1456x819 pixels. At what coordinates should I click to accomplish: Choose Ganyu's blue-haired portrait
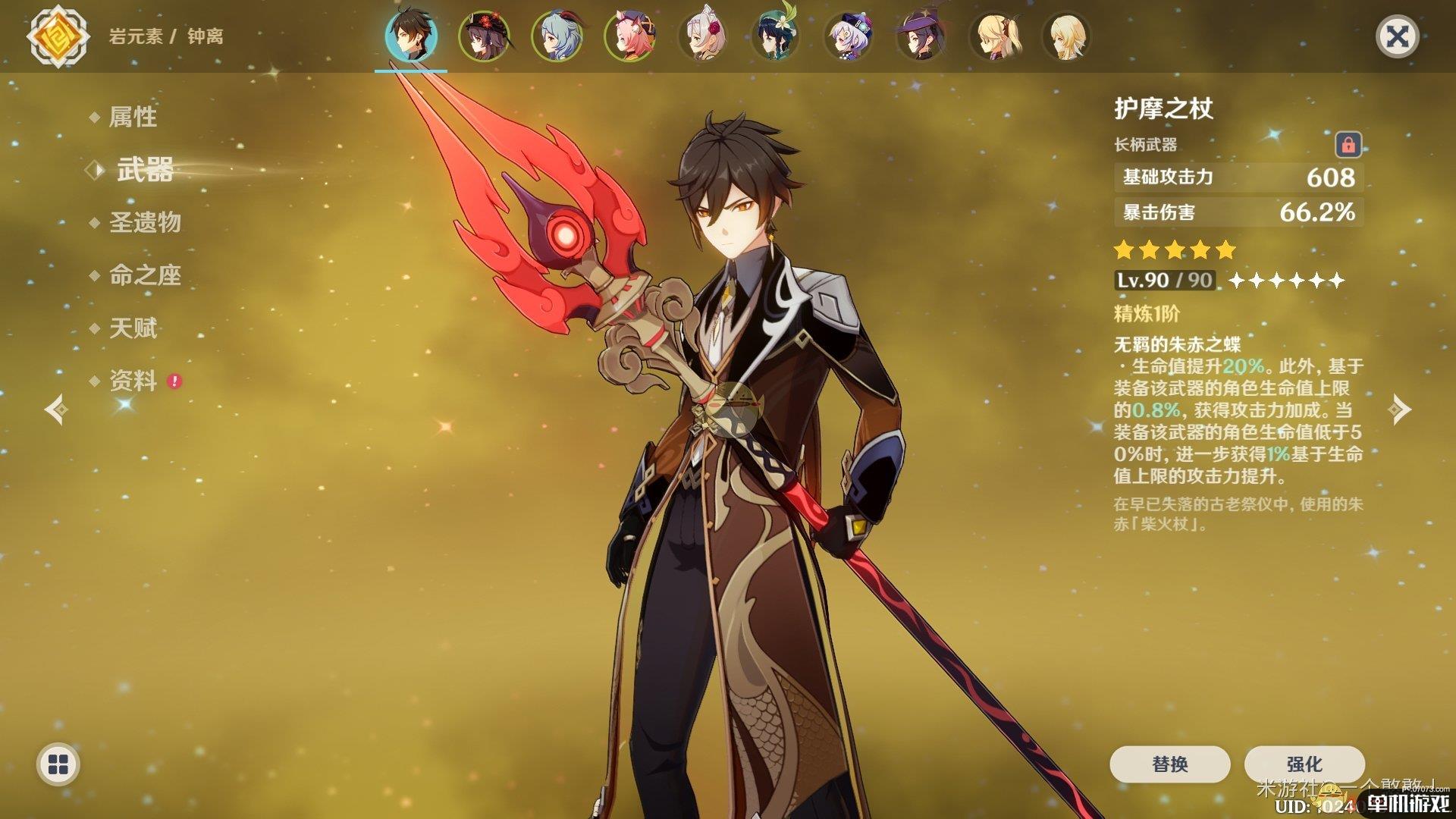(556, 36)
